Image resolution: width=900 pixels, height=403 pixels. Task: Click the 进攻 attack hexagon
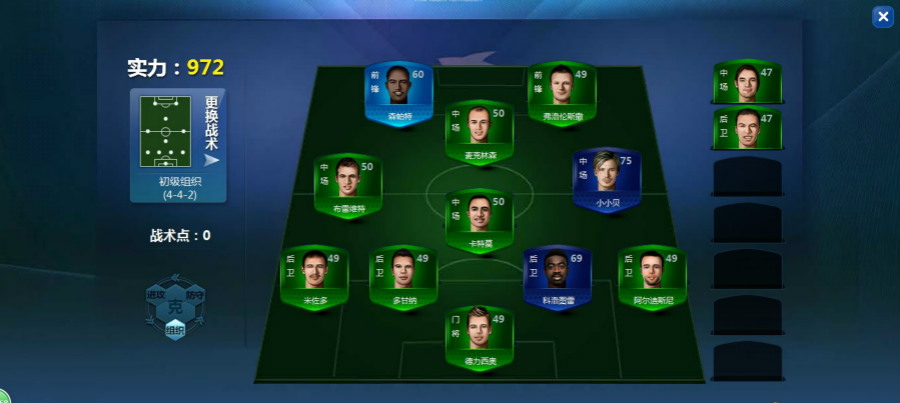click(x=156, y=296)
